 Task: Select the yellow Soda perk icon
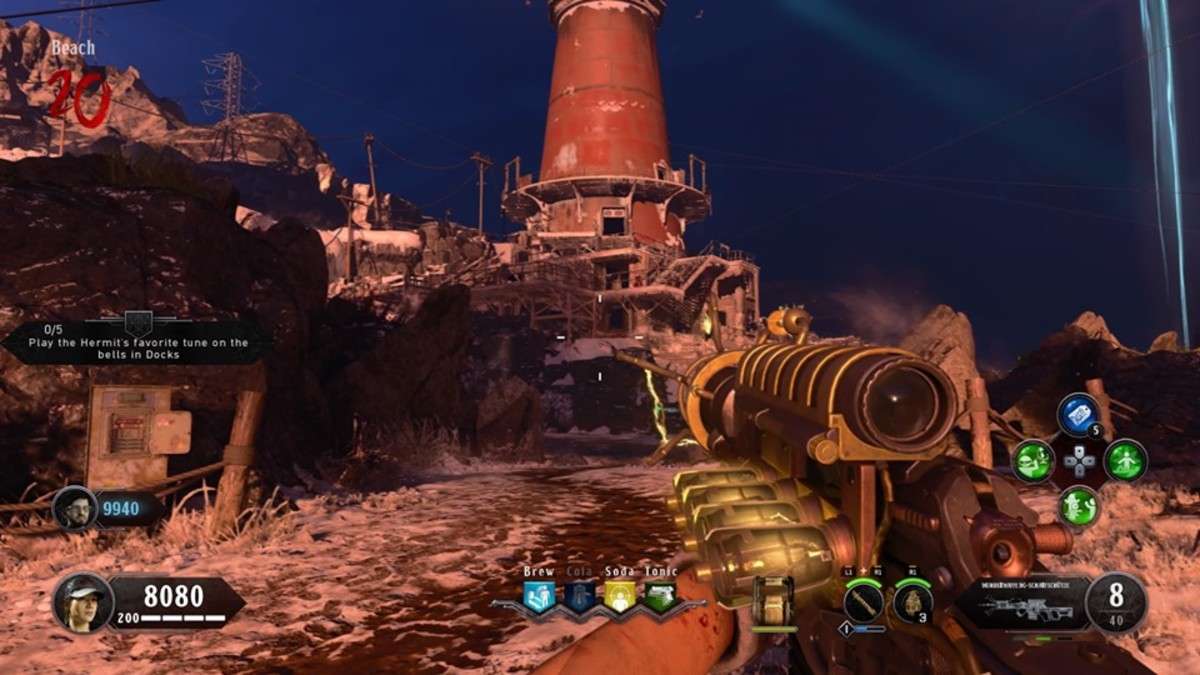(x=620, y=597)
